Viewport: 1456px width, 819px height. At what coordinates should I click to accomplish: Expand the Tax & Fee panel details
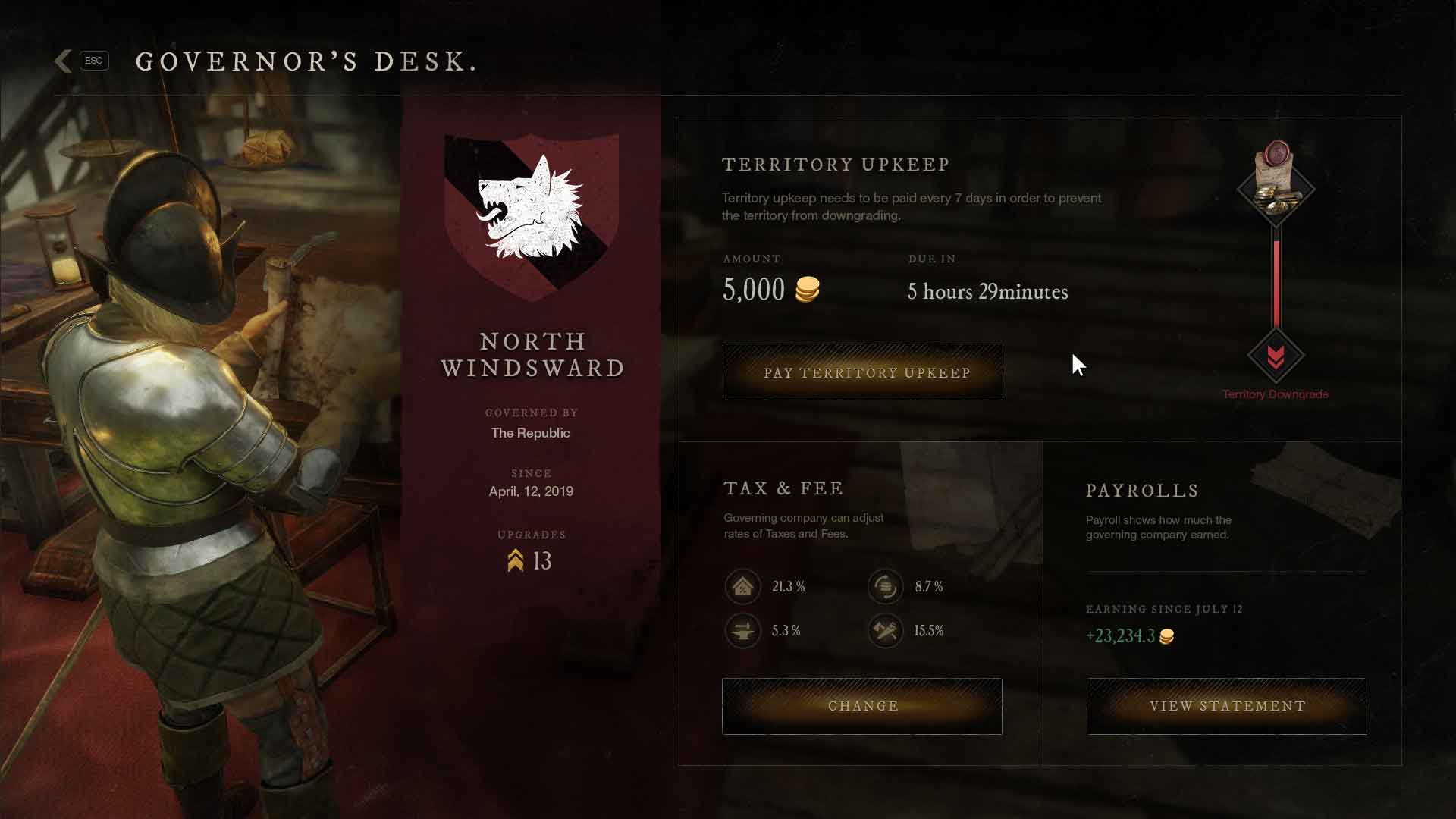[x=783, y=488]
